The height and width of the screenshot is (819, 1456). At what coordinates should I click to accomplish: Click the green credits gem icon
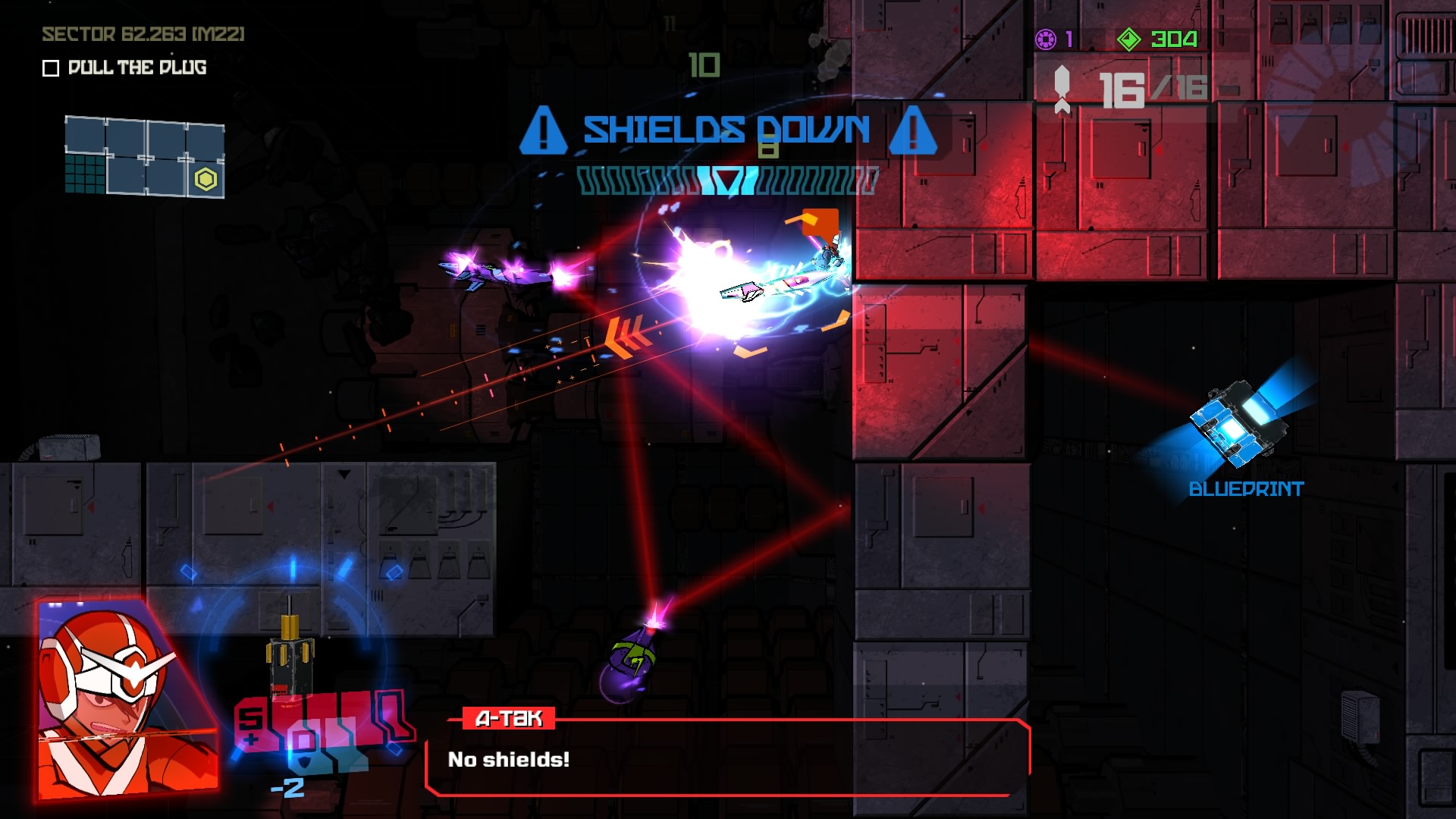click(x=1128, y=39)
